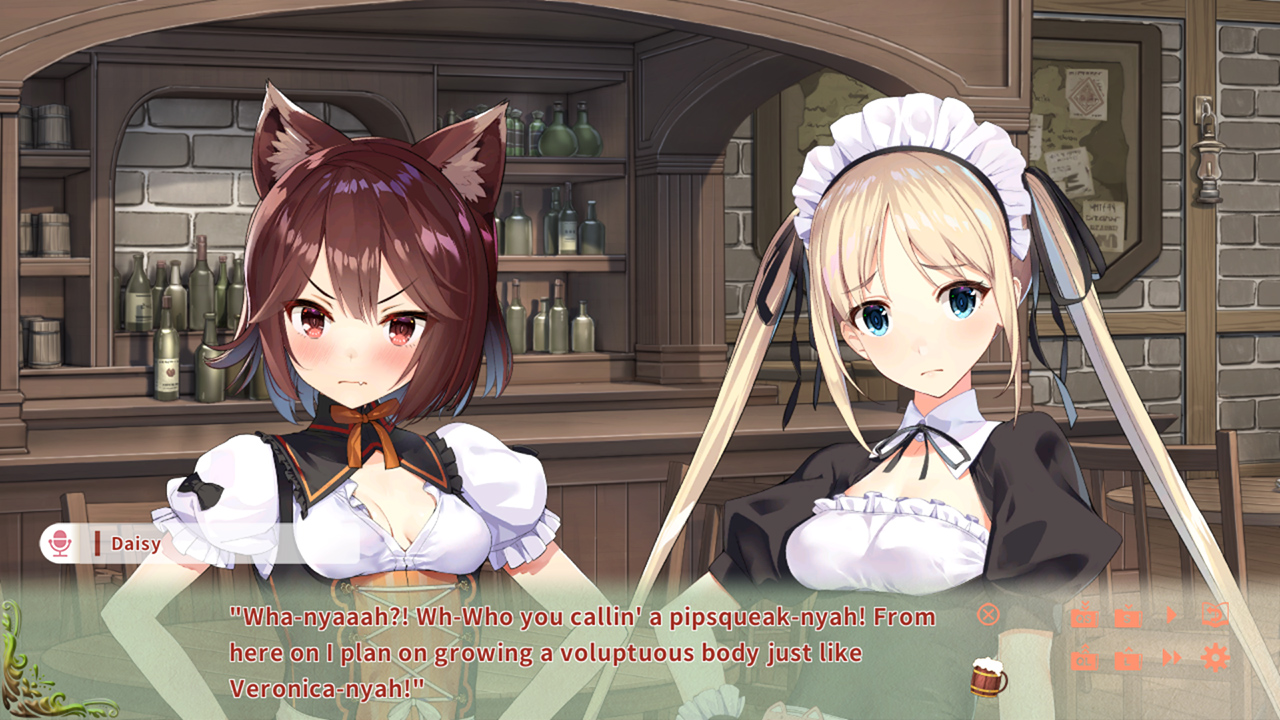Image resolution: width=1280 pixels, height=720 pixels.
Task: Quick save the game with the QS icon
Action: coord(1084,617)
